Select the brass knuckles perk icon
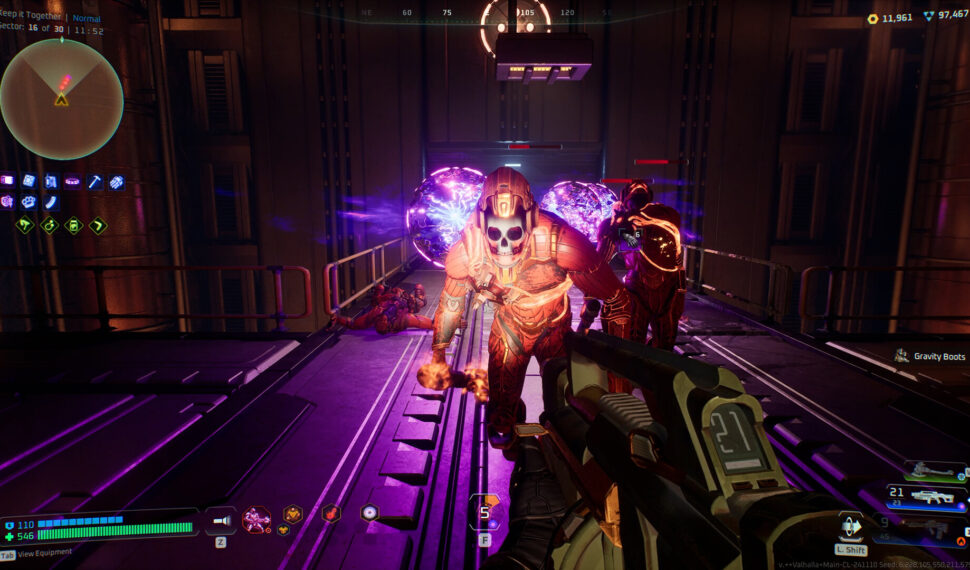Screen dimensions: 970x570 (28, 202)
